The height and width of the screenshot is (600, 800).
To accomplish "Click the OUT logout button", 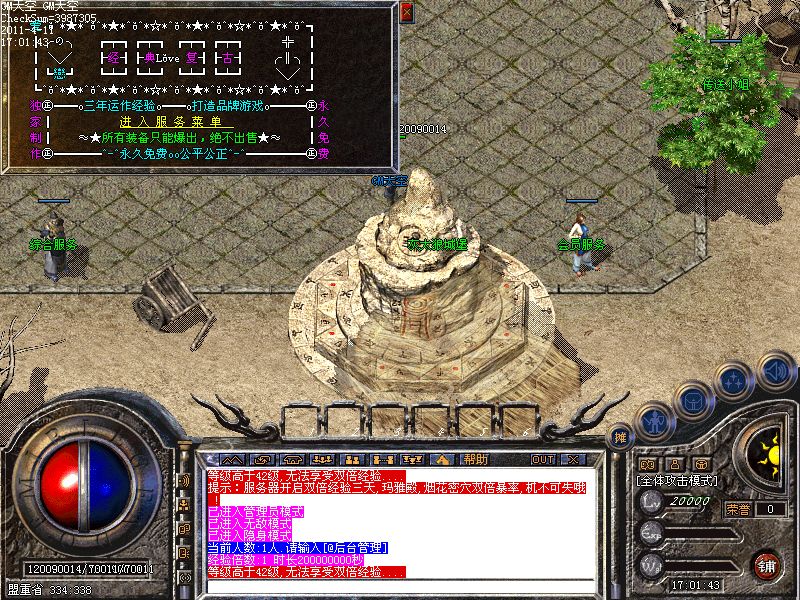I will pyautogui.click(x=543, y=459).
